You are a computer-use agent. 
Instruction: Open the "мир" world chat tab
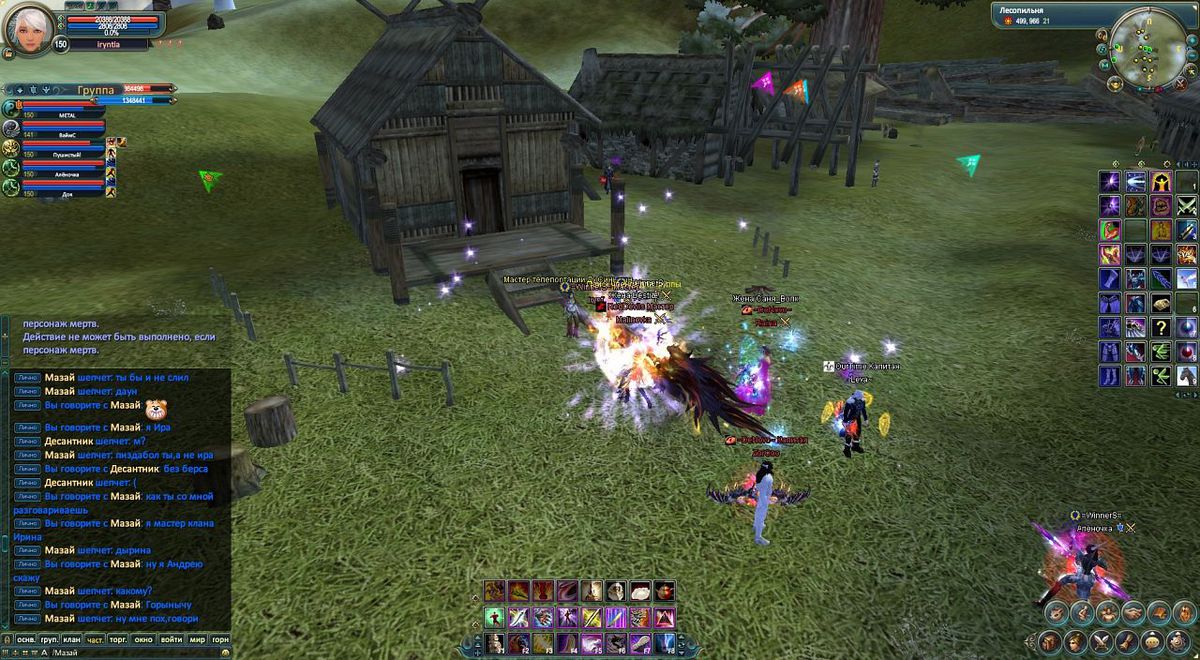pos(197,638)
